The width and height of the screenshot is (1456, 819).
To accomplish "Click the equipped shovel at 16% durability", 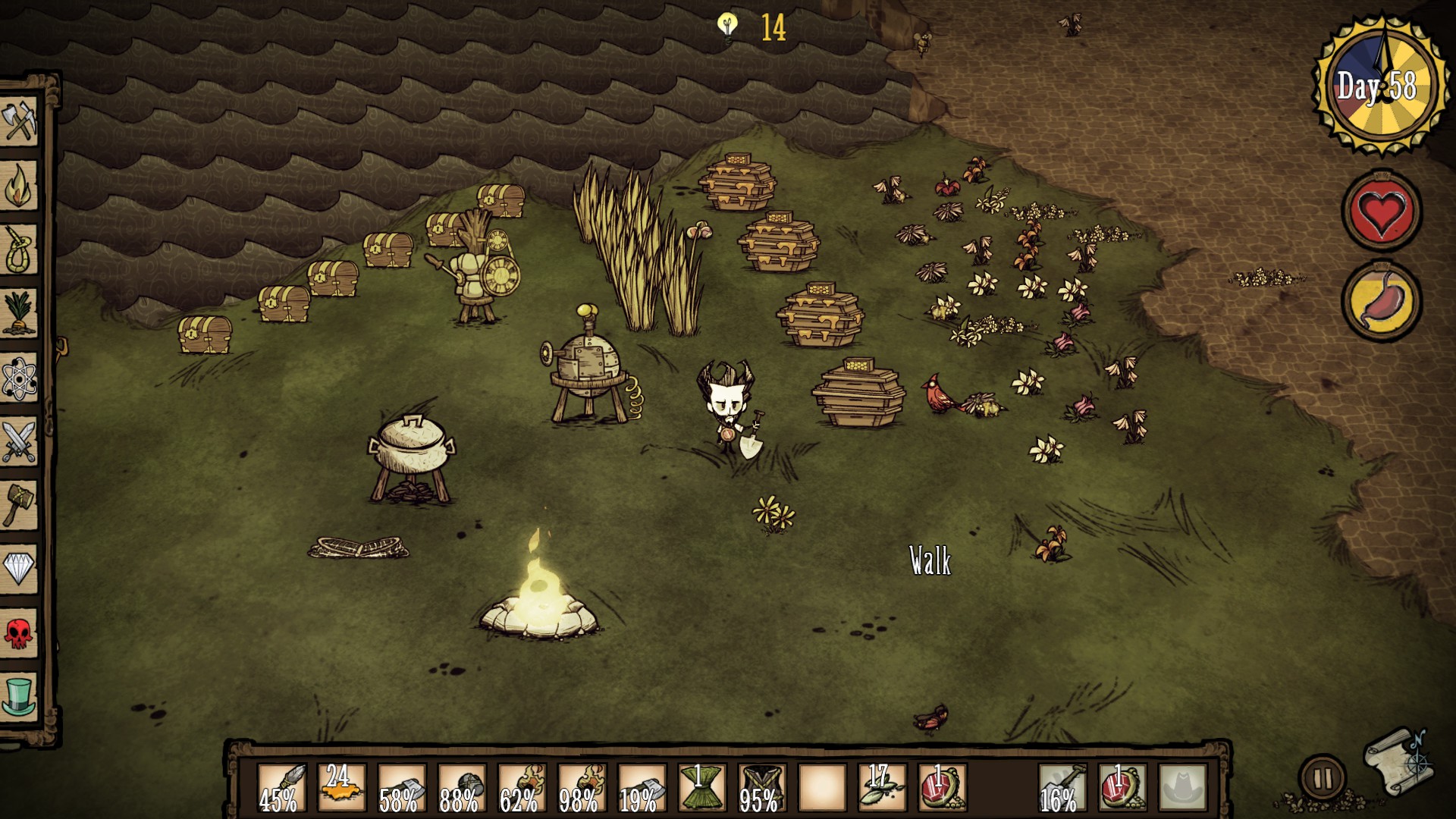I will (x=1062, y=788).
